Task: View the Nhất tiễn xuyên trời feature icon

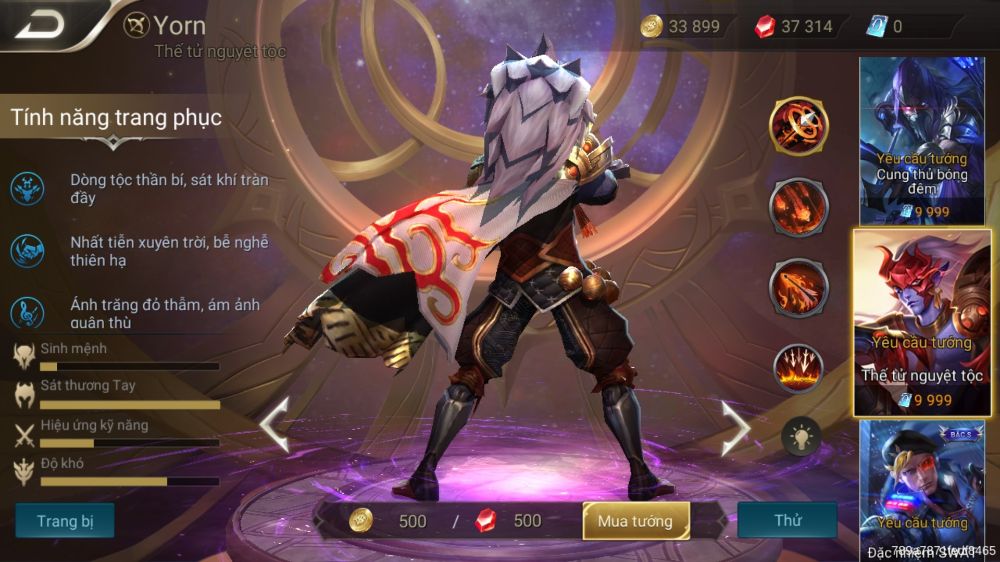Action: (x=27, y=250)
